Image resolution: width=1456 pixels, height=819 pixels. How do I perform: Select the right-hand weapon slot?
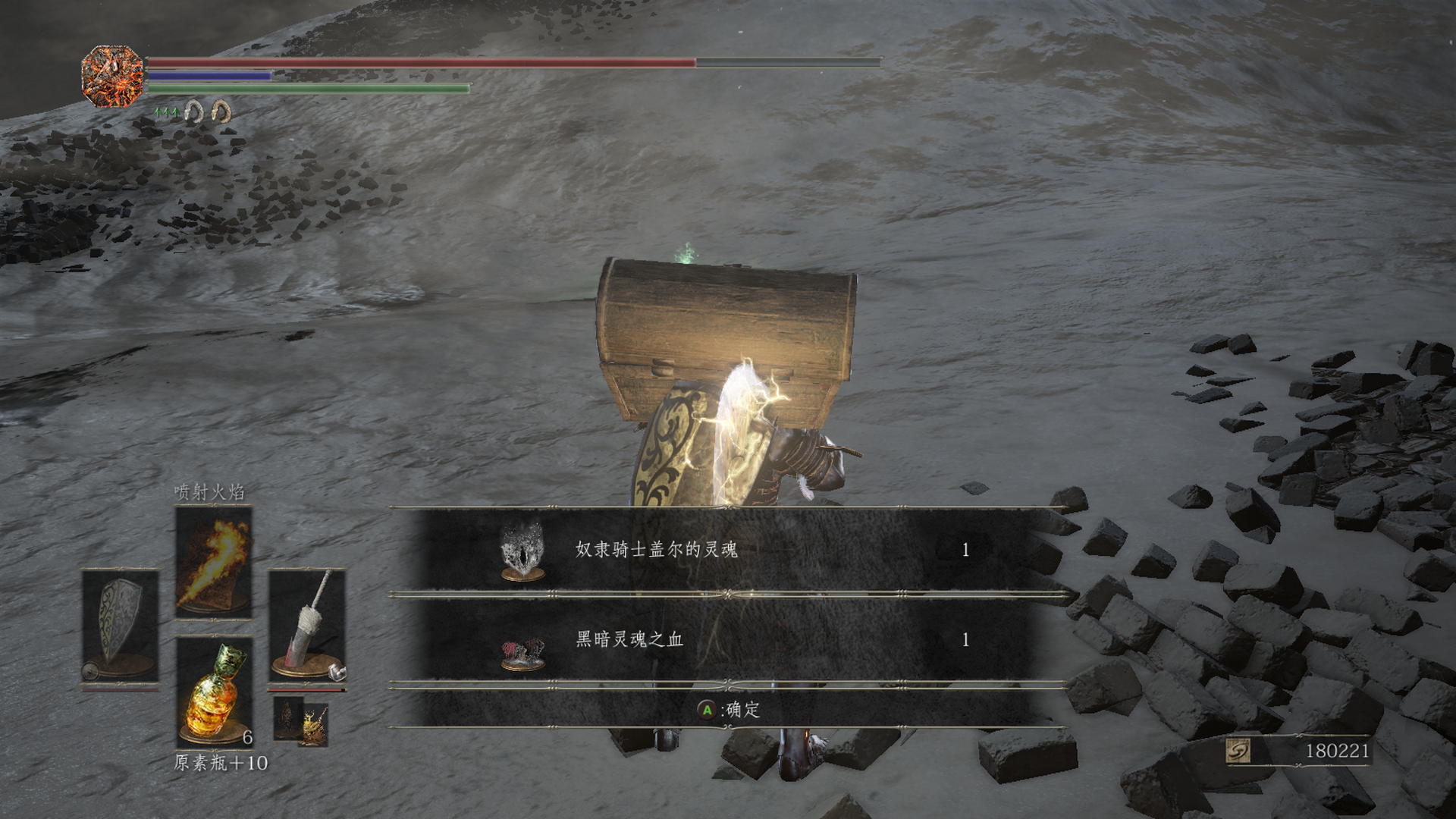(307, 626)
